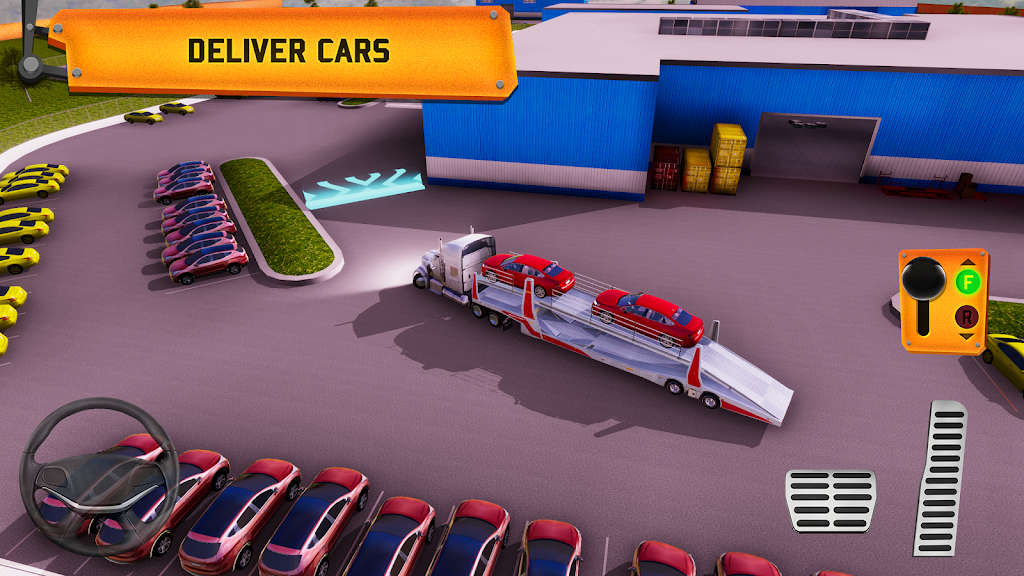
Task: Shift into forward gear (F)
Action: pyautogui.click(x=967, y=281)
